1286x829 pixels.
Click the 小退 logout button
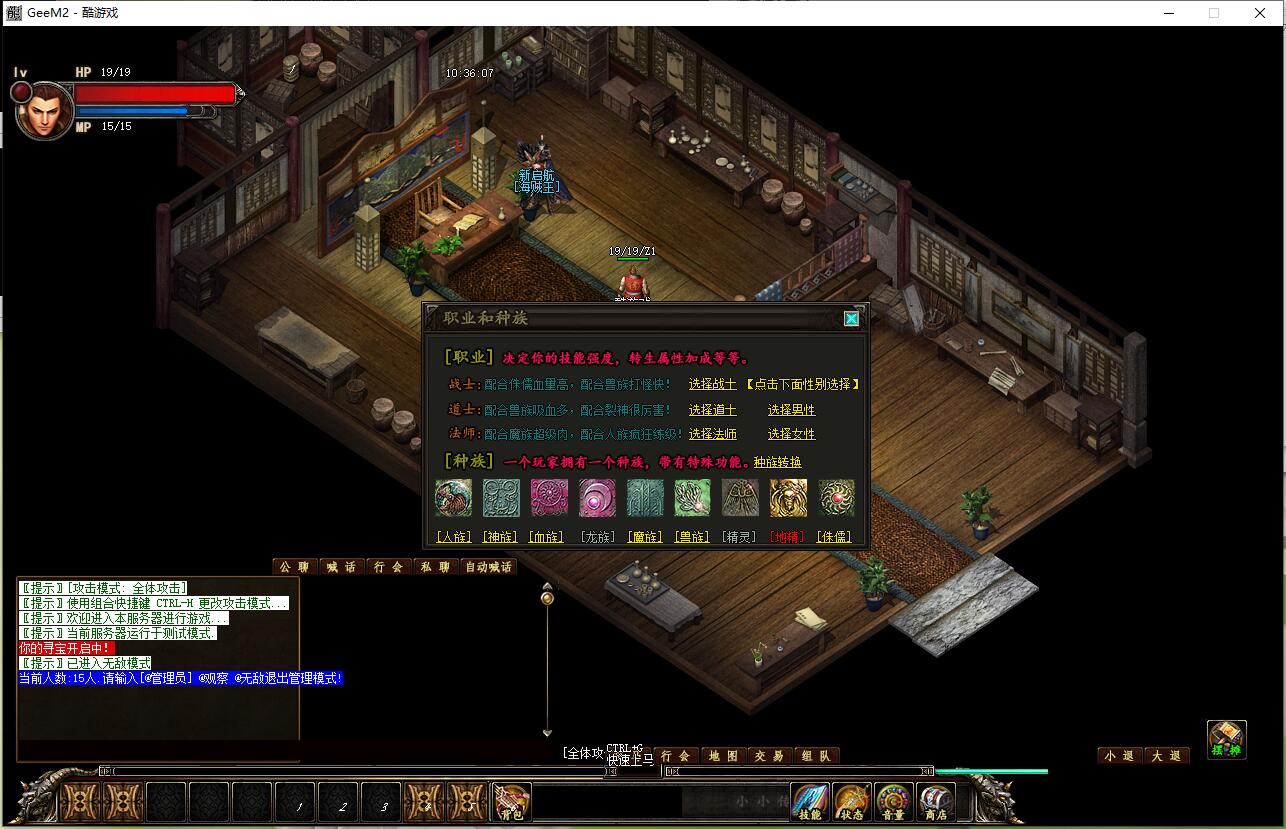pyautogui.click(x=1119, y=756)
